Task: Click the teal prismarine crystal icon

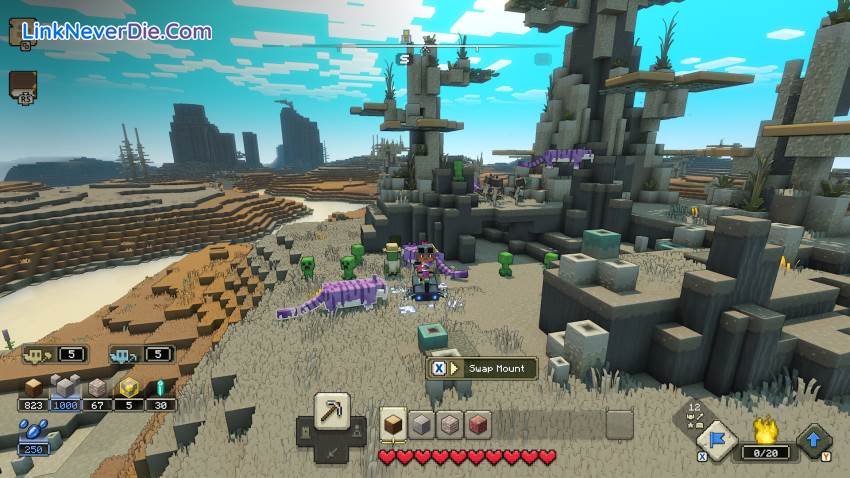Action: coord(158,387)
